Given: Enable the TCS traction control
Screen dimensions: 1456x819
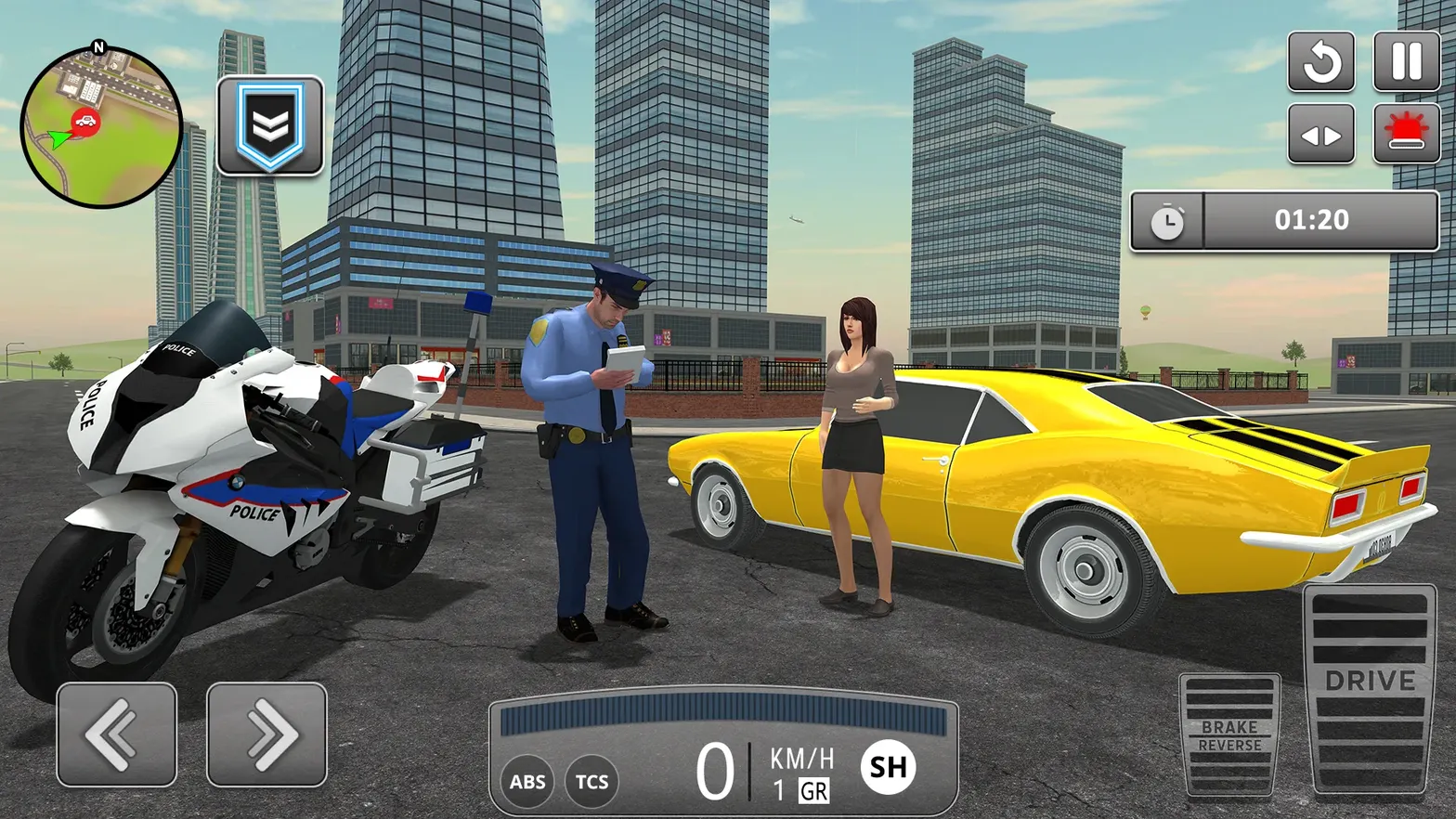Looking at the screenshot, I should click(591, 782).
